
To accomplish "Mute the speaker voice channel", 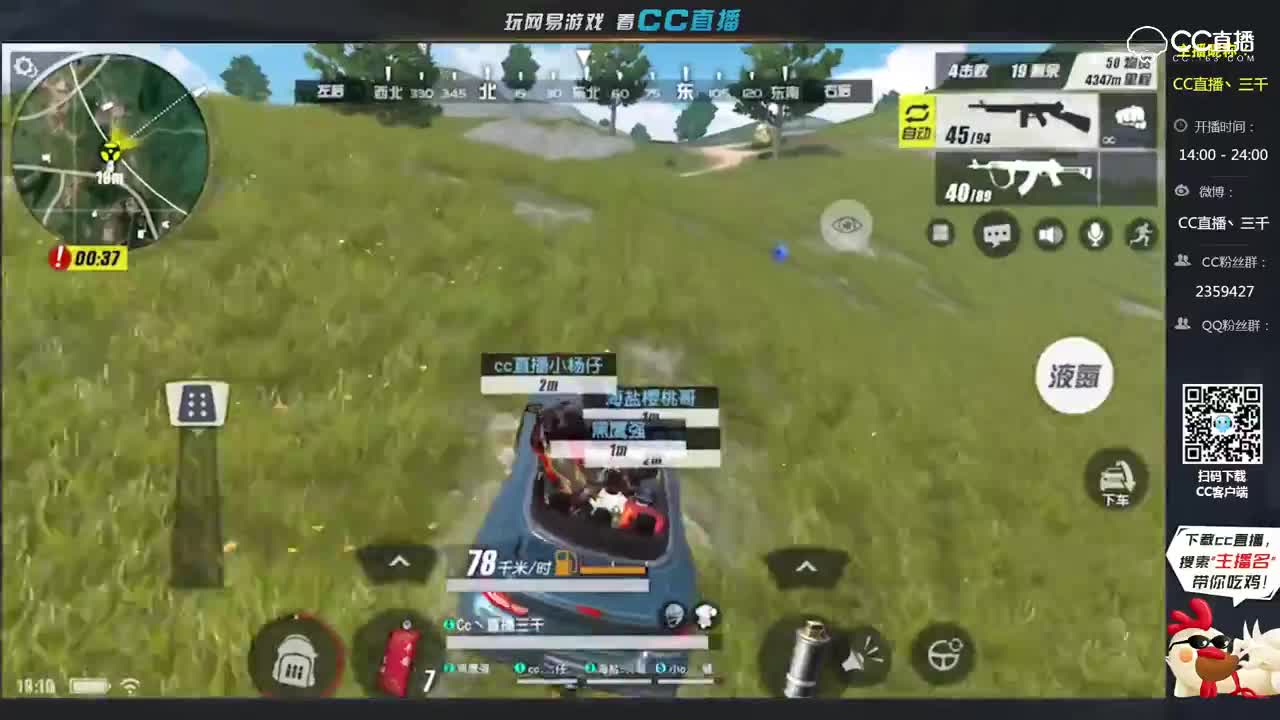I will [x=1049, y=234].
